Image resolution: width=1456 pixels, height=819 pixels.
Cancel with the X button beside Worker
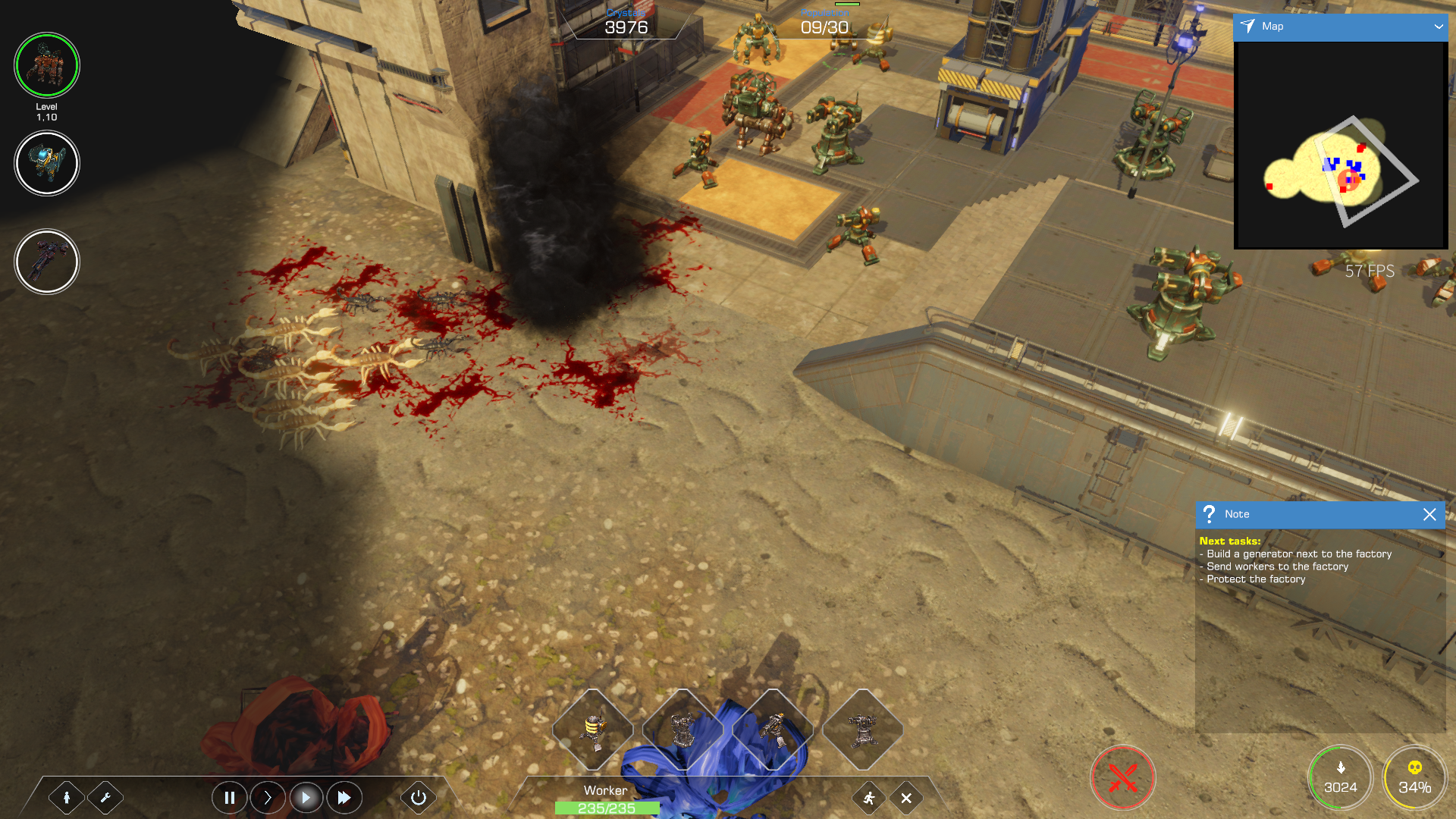(906, 798)
